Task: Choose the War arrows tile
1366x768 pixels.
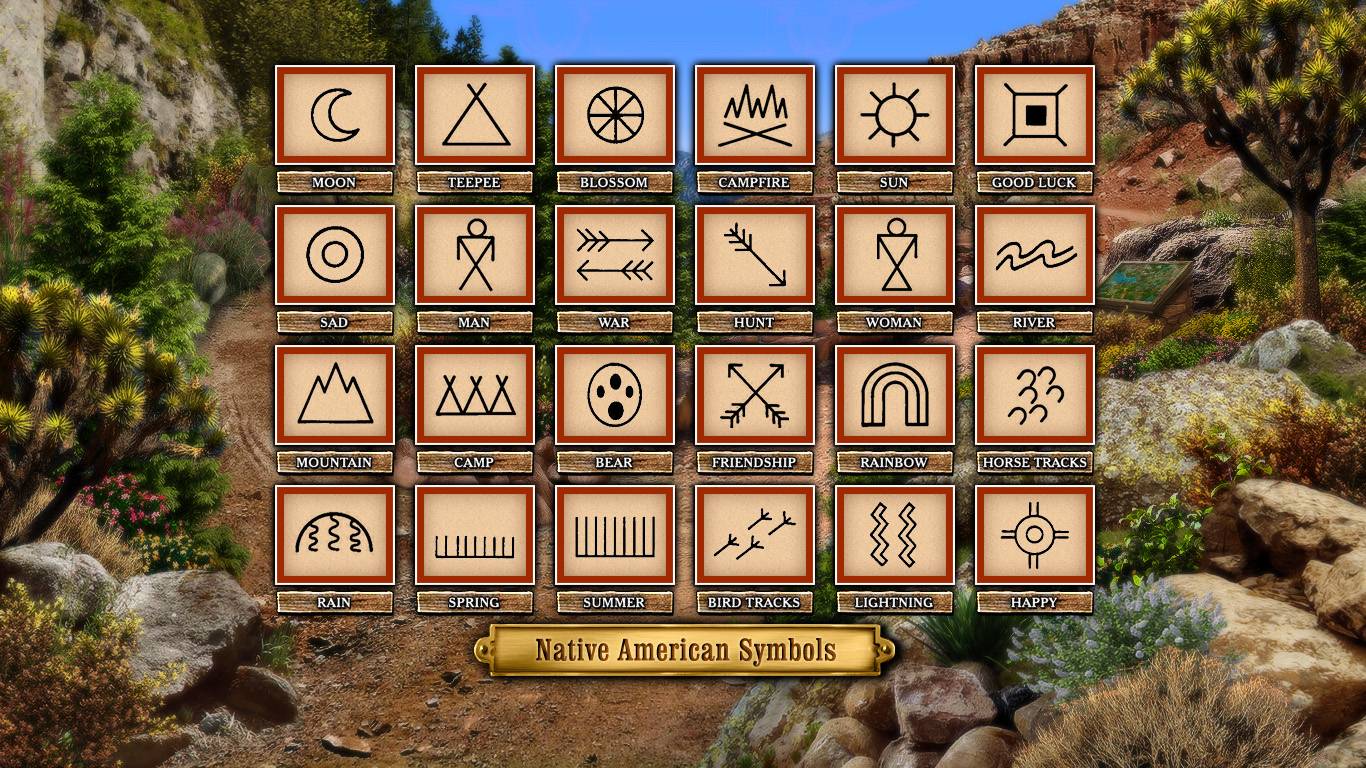Action: pyautogui.click(x=615, y=255)
